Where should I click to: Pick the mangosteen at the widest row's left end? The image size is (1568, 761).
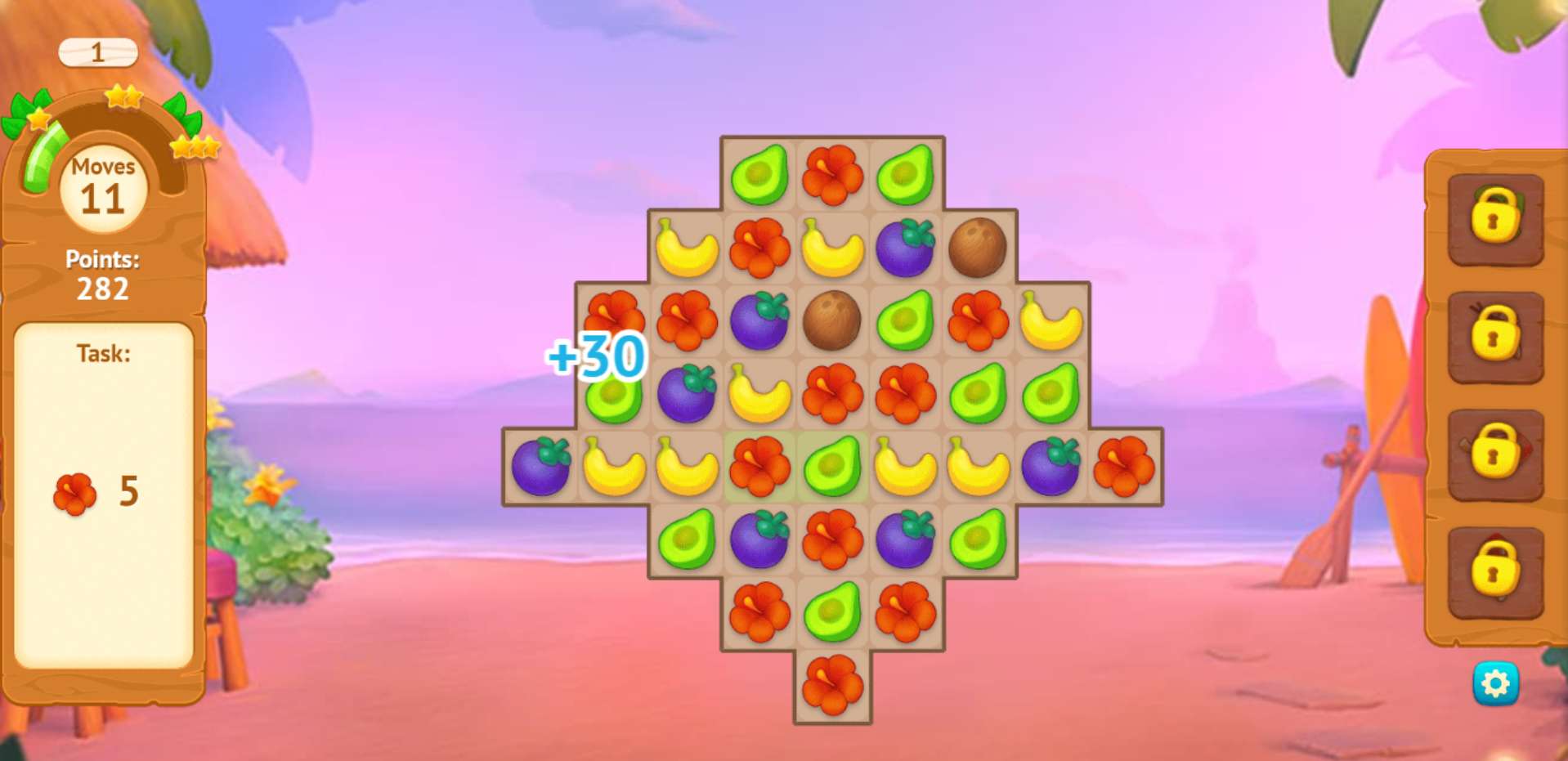coord(540,467)
